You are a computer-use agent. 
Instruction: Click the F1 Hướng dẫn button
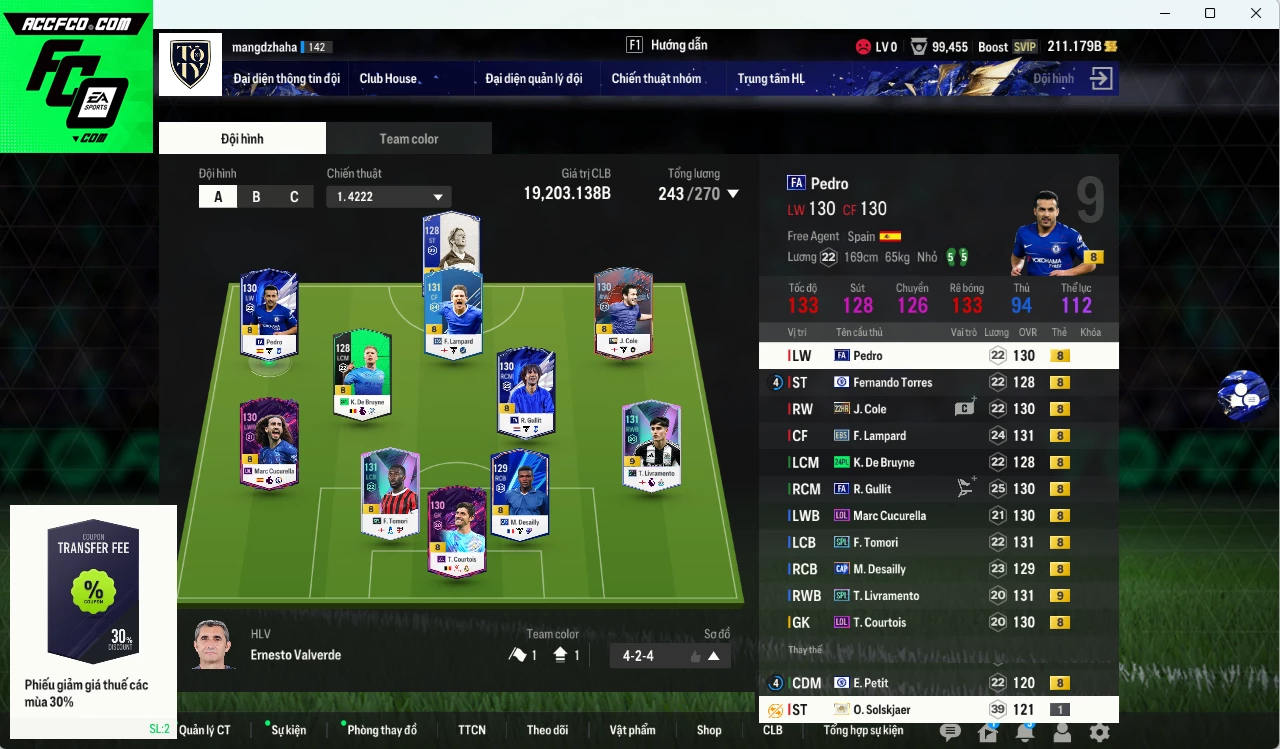[666, 45]
